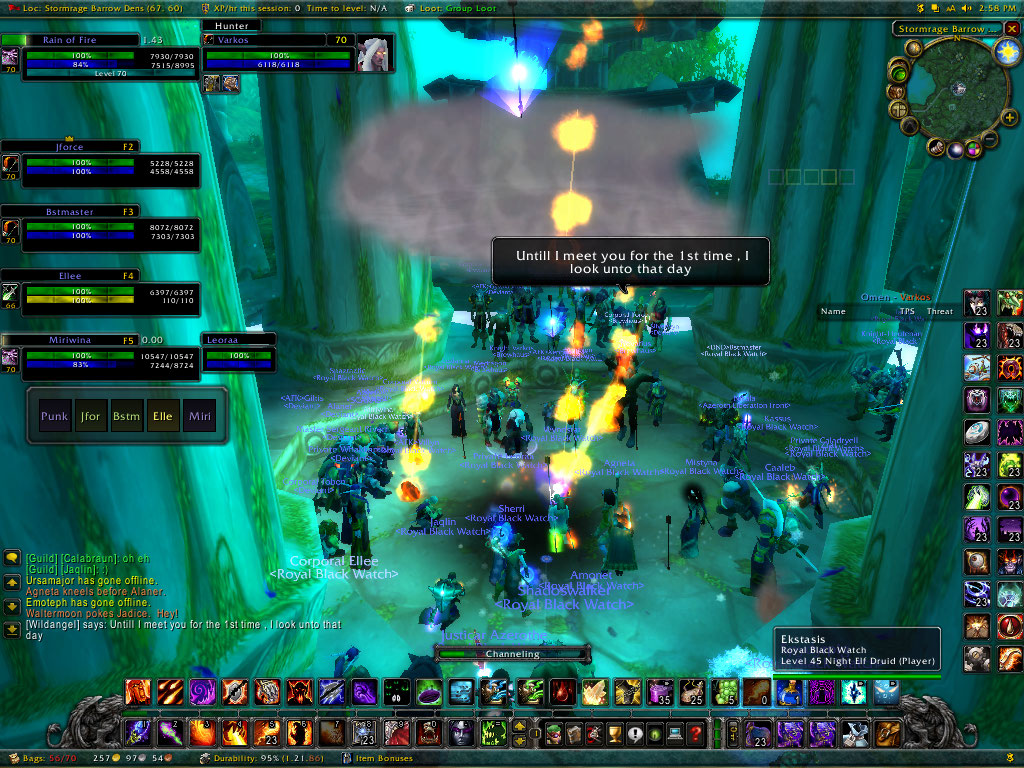1024x768 pixels.
Task: Choose the Punk raid button
Action: (x=55, y=415)
